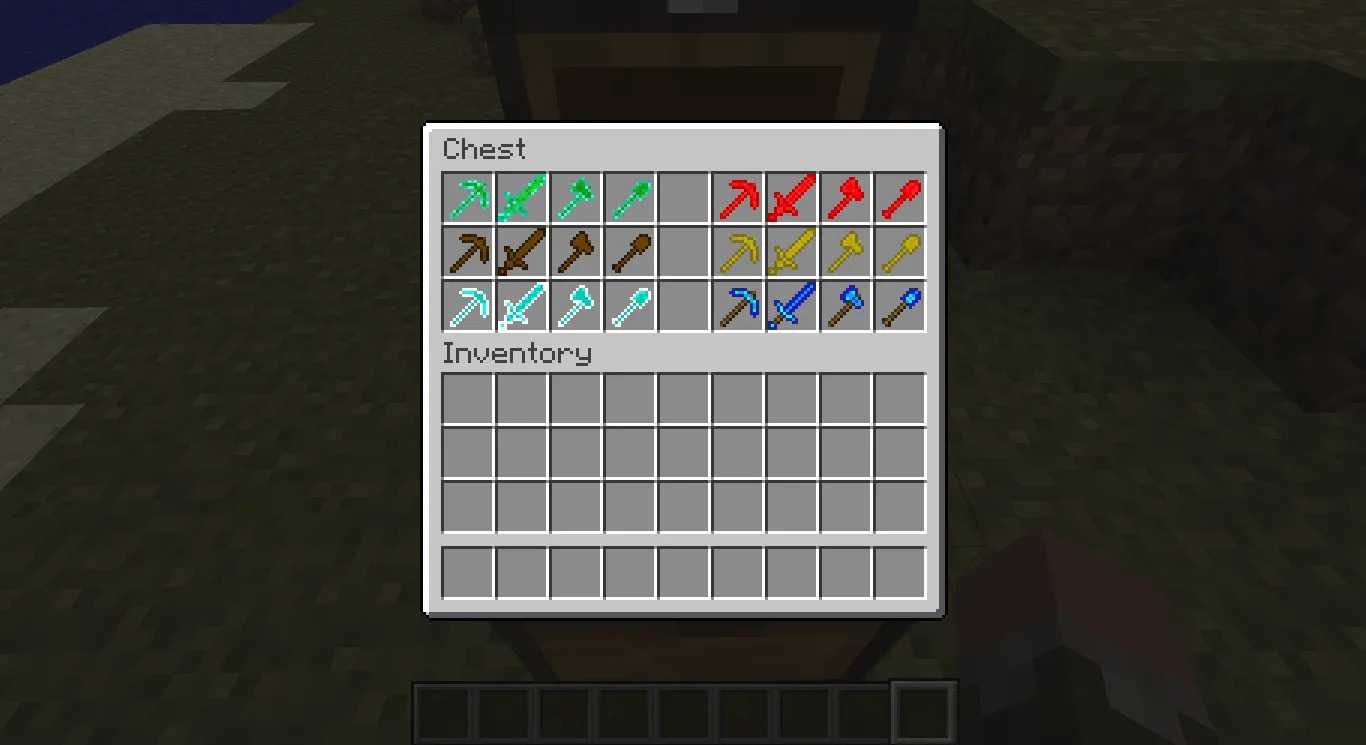
Task: Grab the golden sword
Action: 793,251
